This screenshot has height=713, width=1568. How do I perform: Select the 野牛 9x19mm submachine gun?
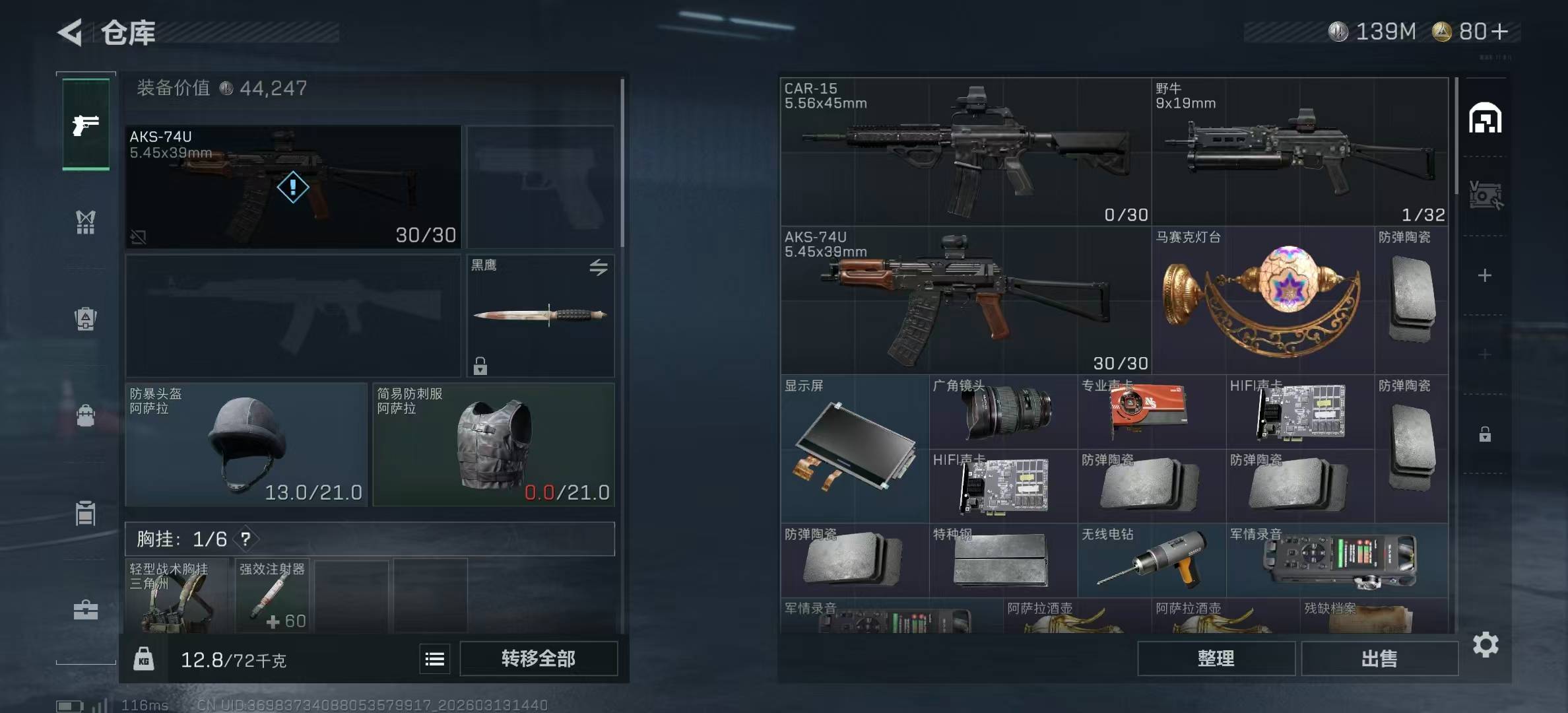1299,152
